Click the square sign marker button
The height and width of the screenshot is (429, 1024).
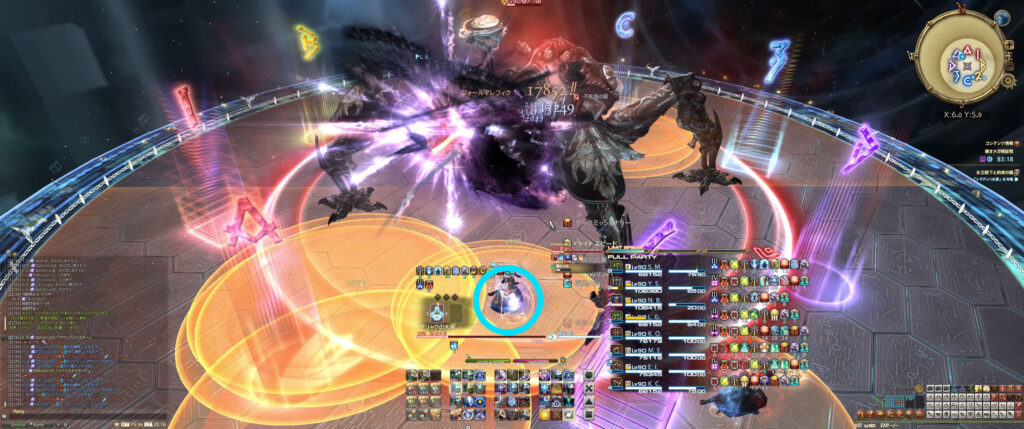[589, 413]
